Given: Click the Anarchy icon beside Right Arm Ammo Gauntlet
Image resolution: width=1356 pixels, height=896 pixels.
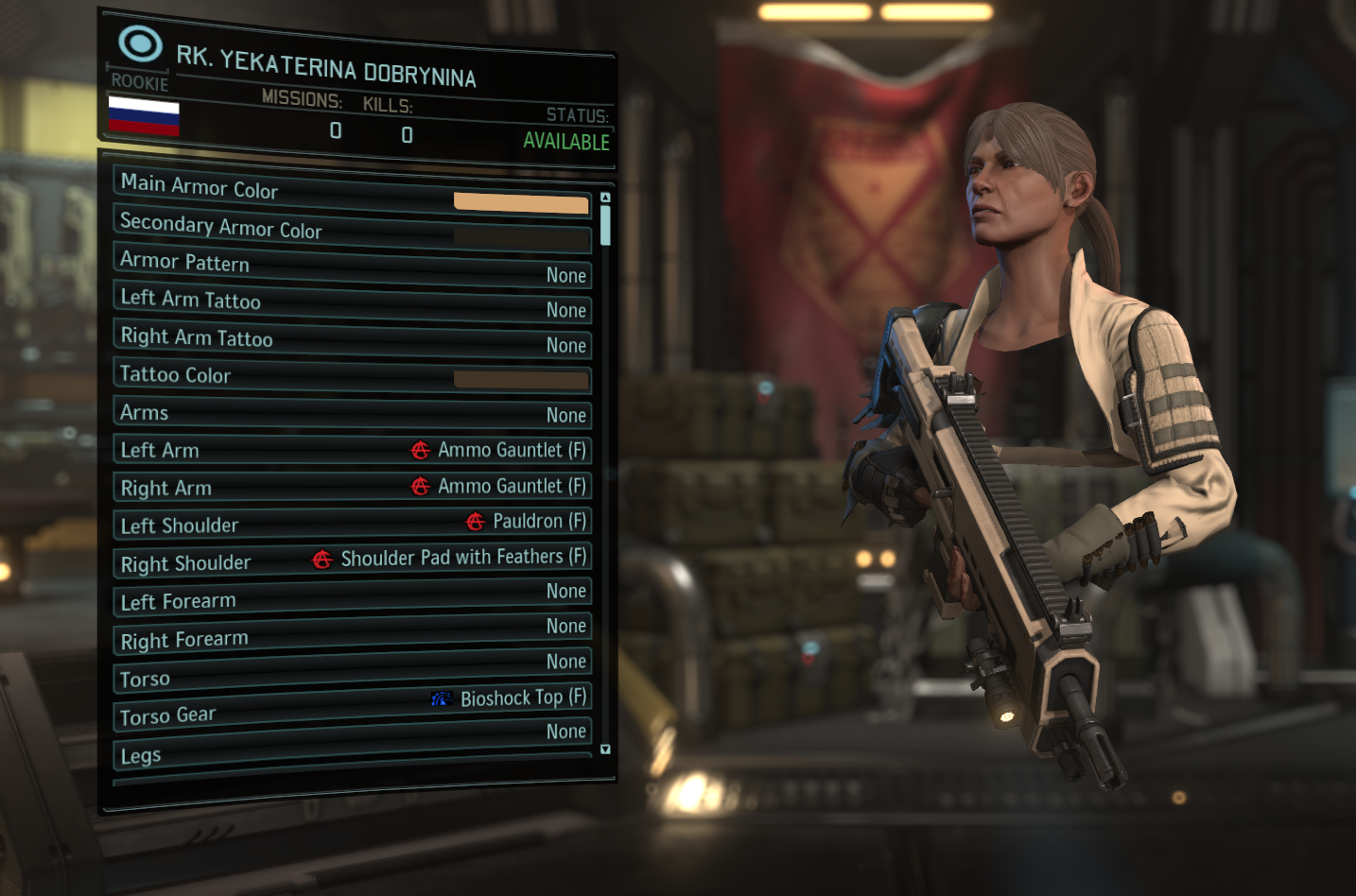Looking at the screenshot, I should point(418,487).
